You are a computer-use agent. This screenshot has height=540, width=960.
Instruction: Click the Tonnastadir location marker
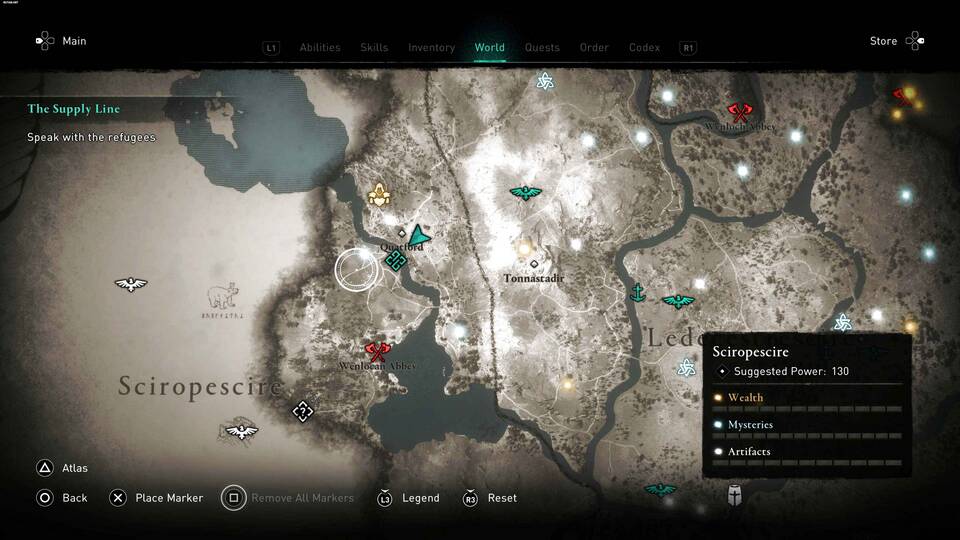pyautogui.click(x=534, y=264)
